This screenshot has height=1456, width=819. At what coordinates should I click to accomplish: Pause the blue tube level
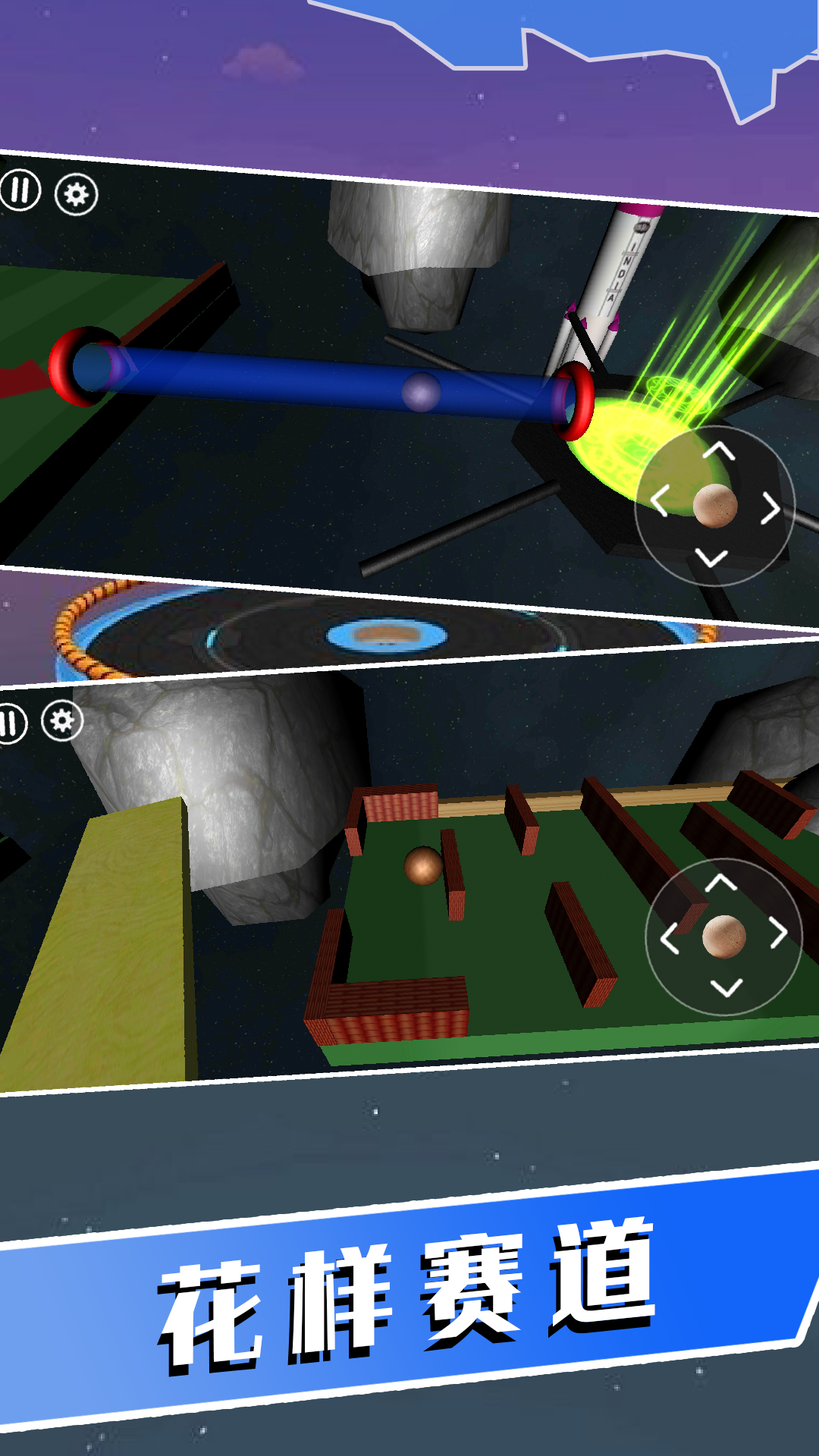(x=20, y=190)
